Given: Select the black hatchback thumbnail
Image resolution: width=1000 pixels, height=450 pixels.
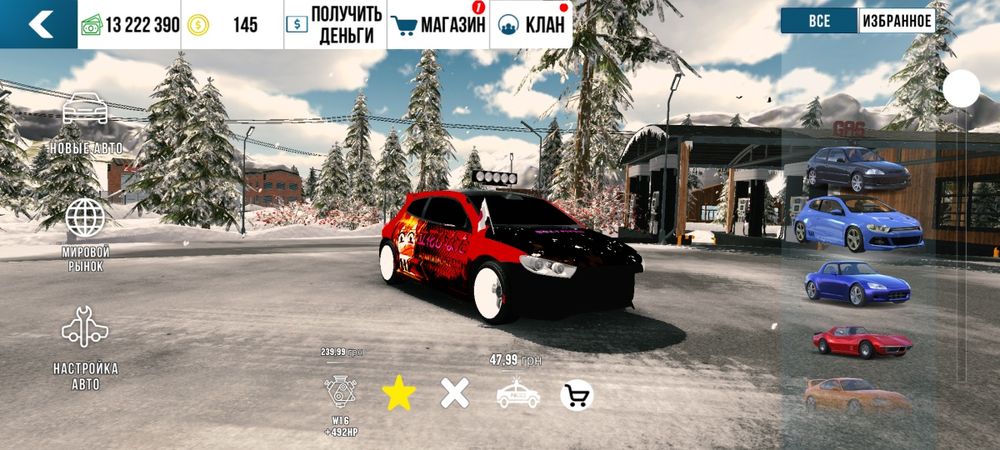Looking at the screenshot, I should coord(858,169).
